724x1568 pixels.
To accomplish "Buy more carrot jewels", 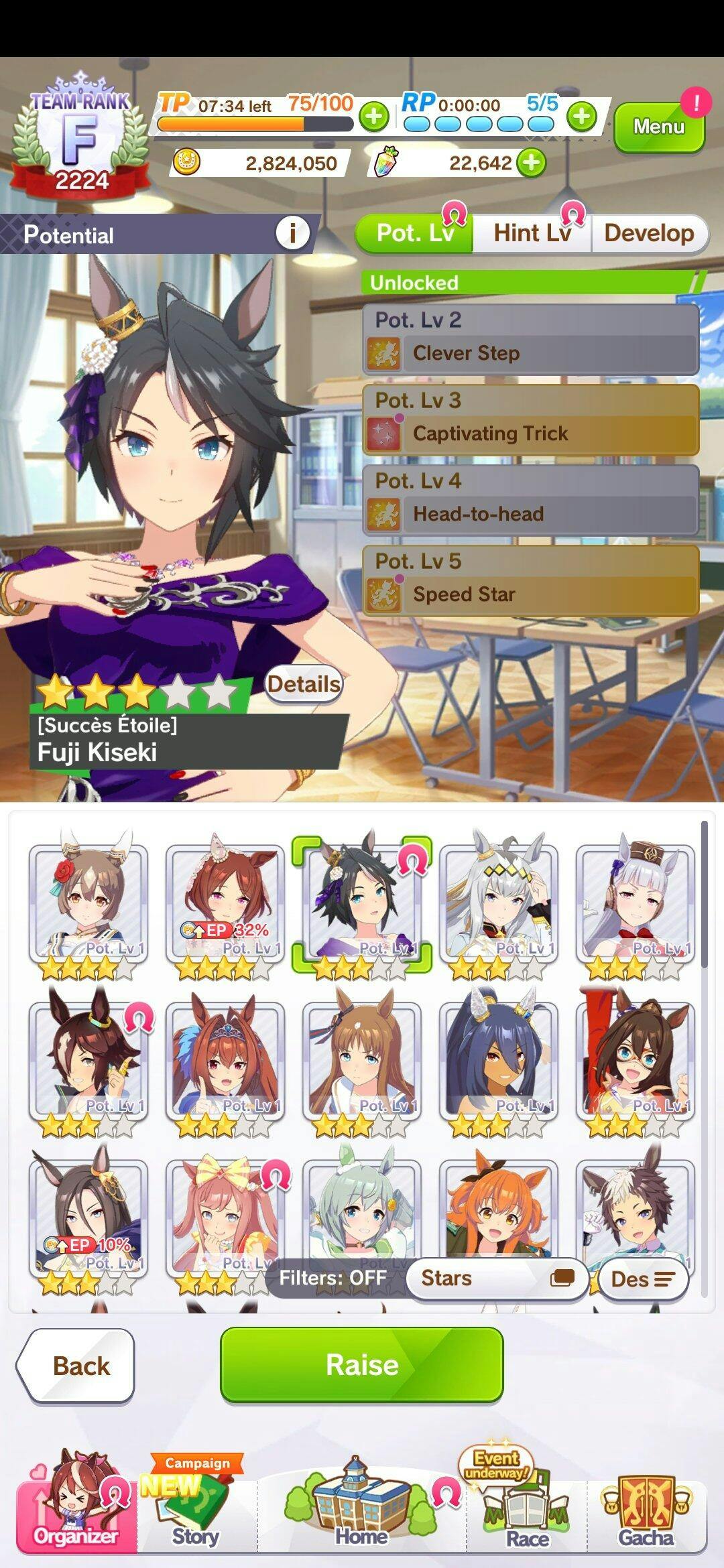I will (x=532, y=163).
